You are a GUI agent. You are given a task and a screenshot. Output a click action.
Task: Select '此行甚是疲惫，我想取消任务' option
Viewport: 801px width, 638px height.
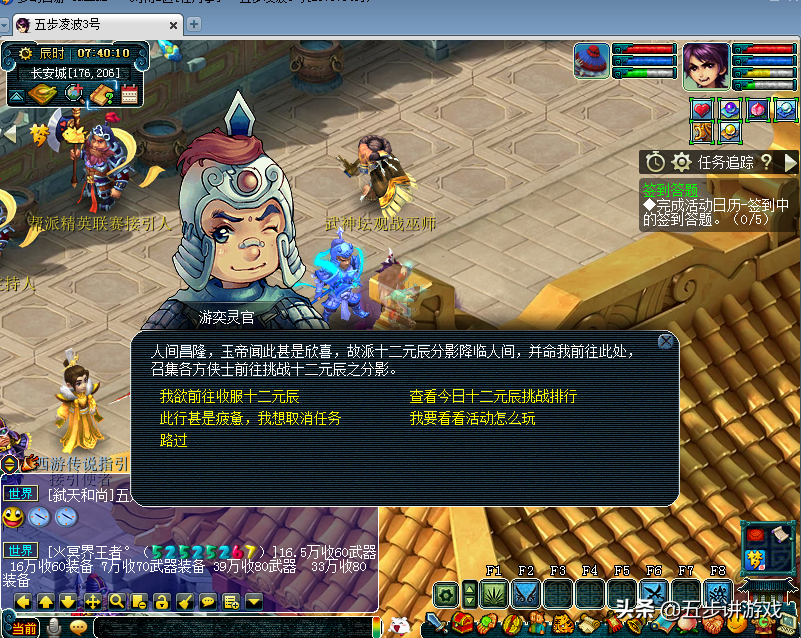[x=250, y=418]
